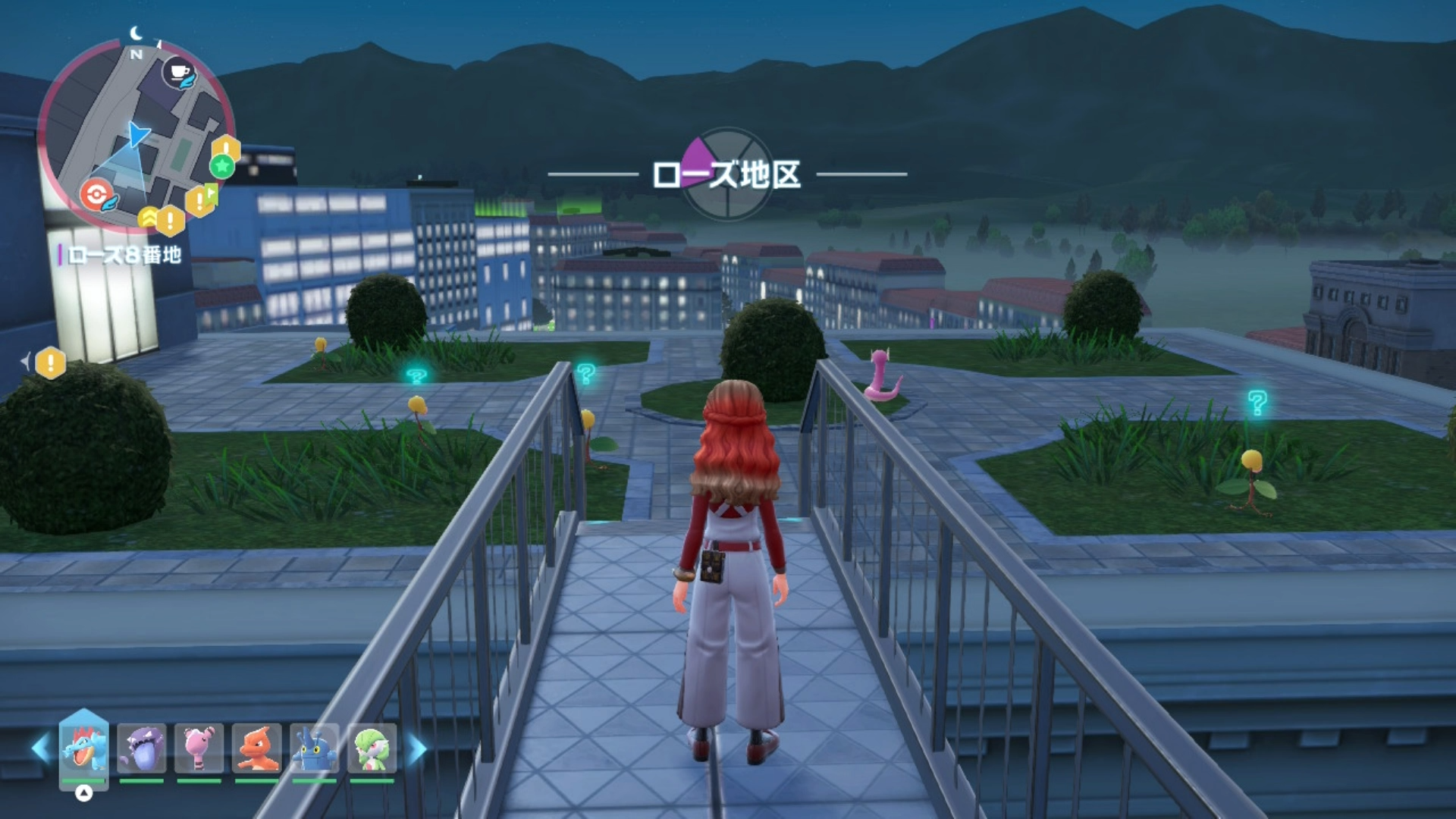
Task: Select the café cup marker on the minimap
Action: pyautogui.click(x=180, y=74)
